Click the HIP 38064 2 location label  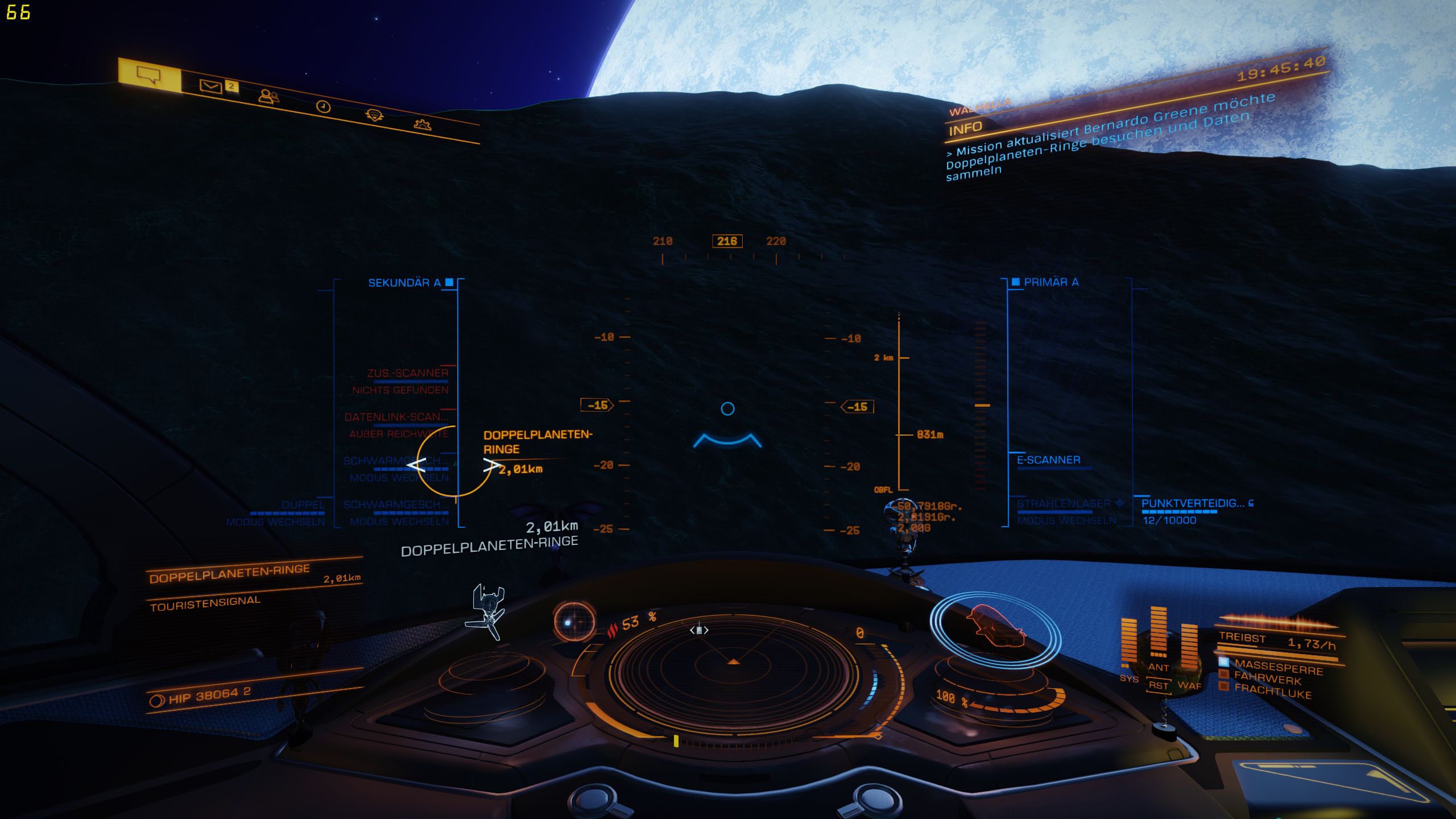209,695
